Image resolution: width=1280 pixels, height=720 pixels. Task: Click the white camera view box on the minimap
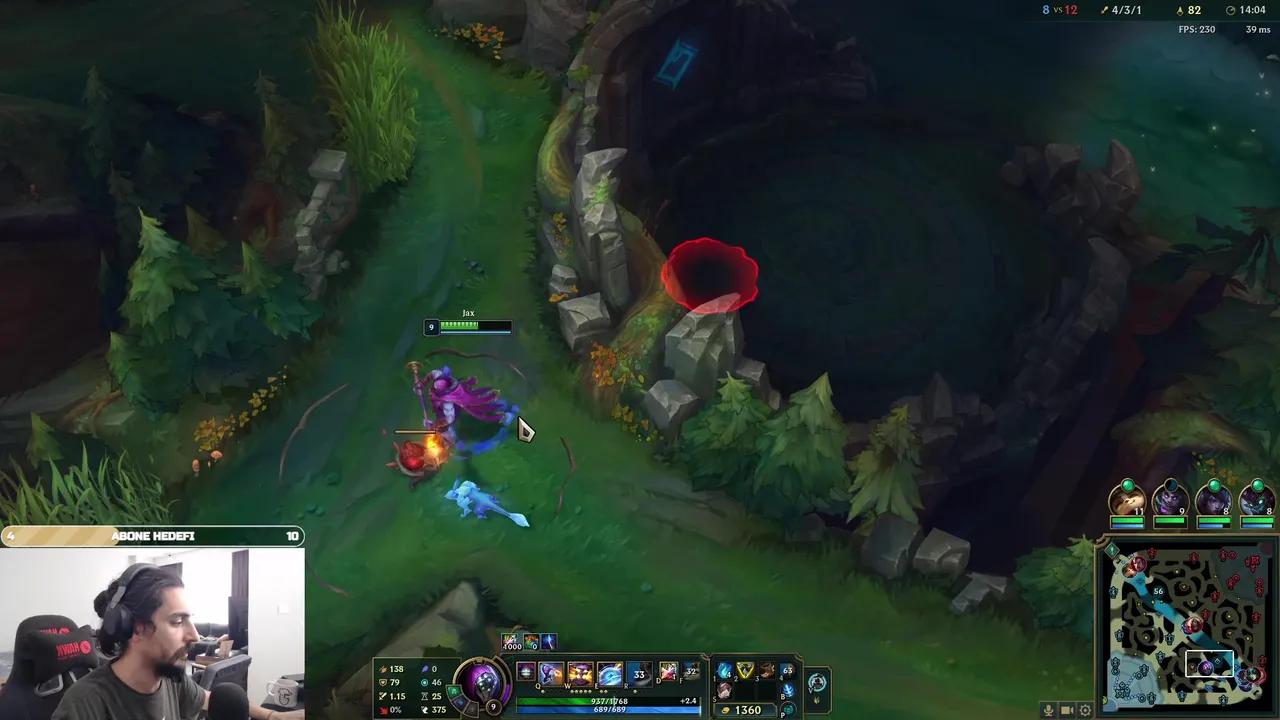coord(1210,662)
